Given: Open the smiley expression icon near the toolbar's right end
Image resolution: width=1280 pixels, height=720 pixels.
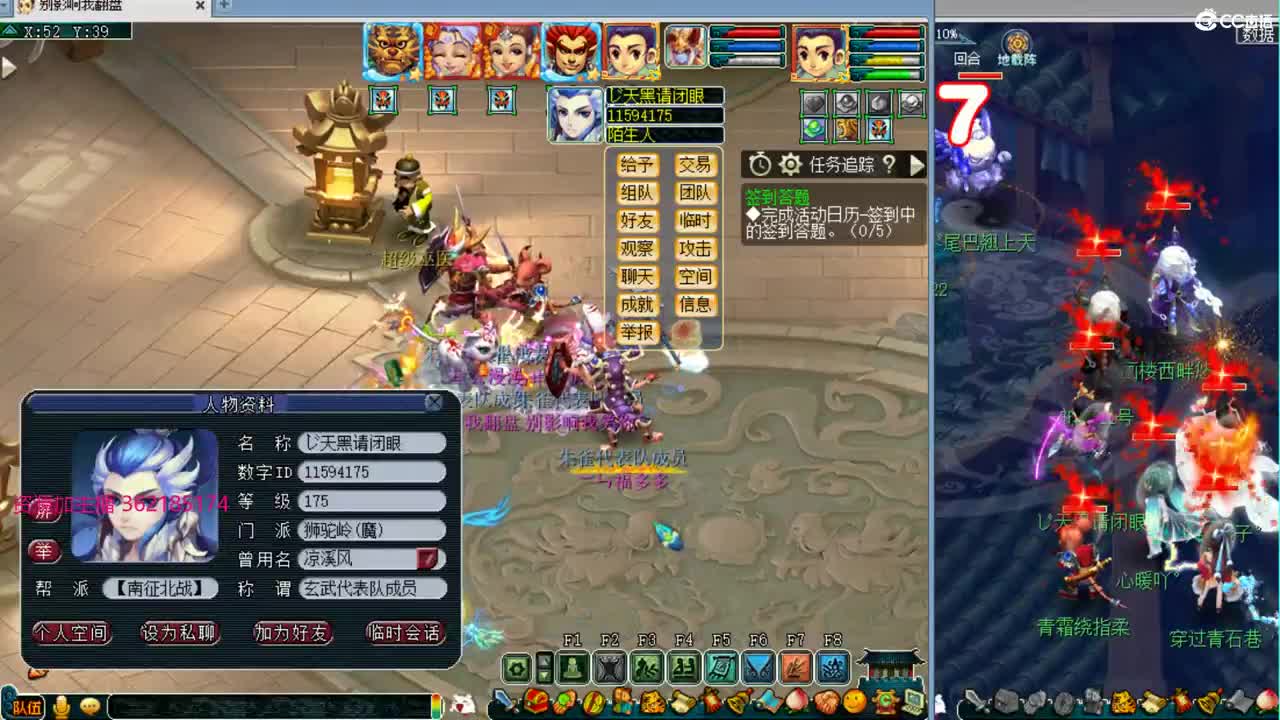Looking at the screenshot, I should (853, 701).
